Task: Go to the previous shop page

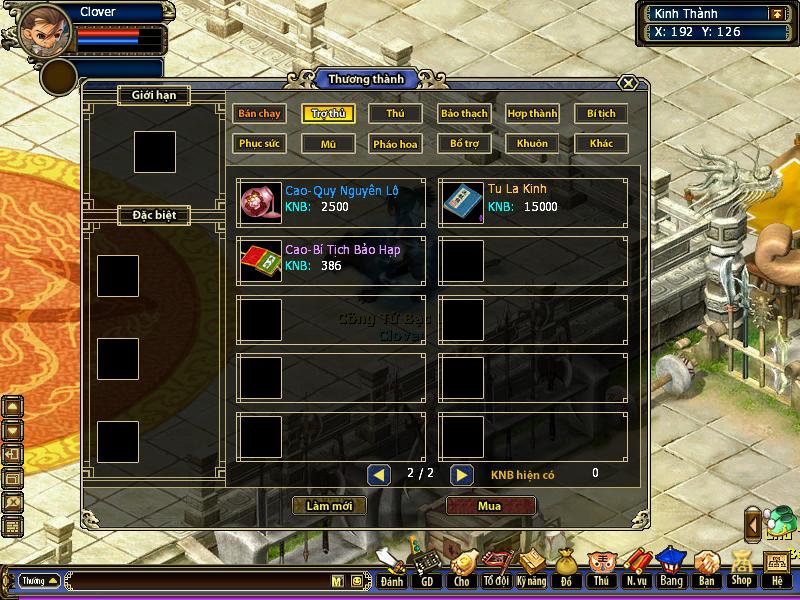Action: (x=379, y=475)
